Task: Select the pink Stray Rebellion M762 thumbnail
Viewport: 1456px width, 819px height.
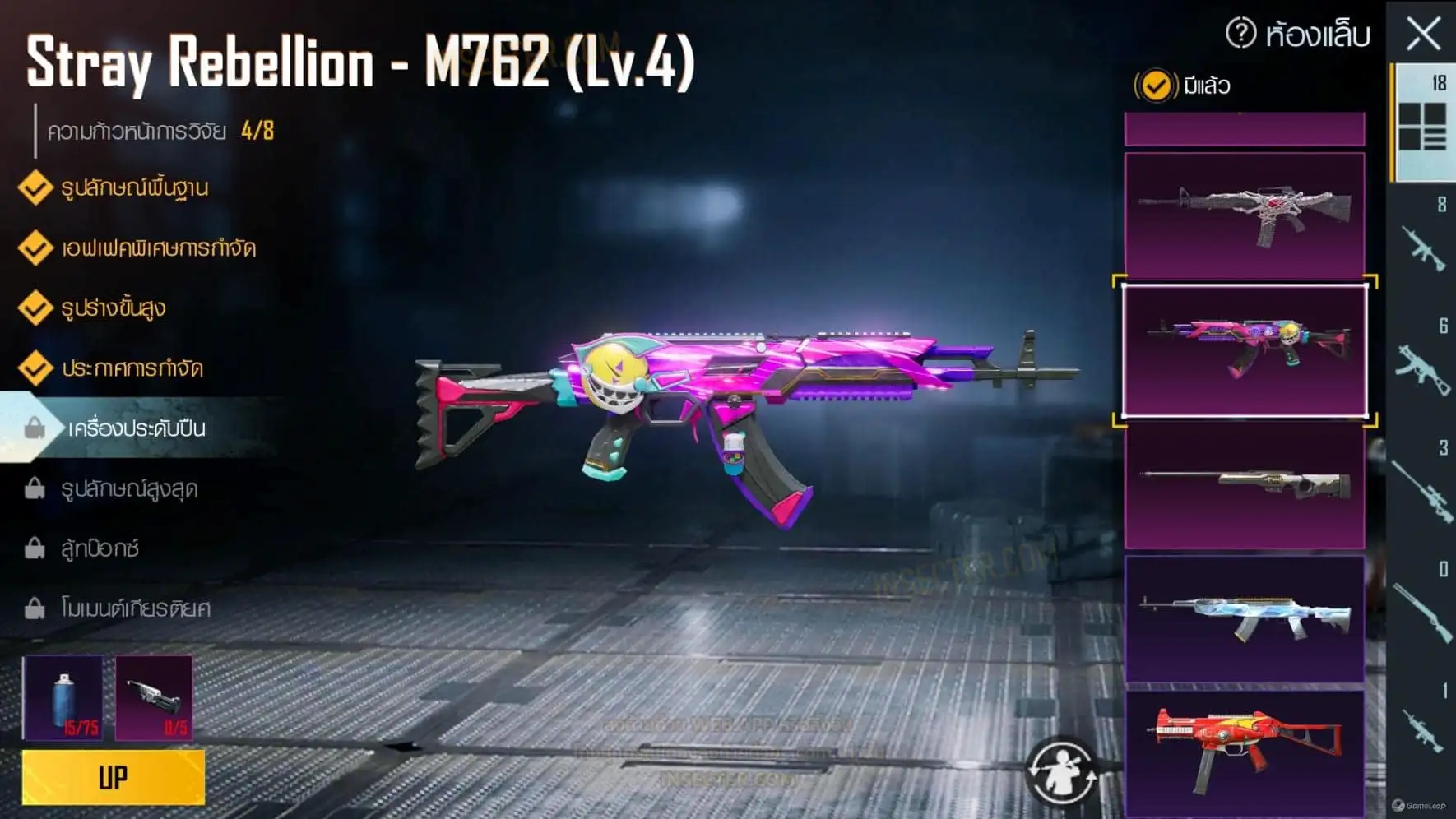Action: point(1245,351)
